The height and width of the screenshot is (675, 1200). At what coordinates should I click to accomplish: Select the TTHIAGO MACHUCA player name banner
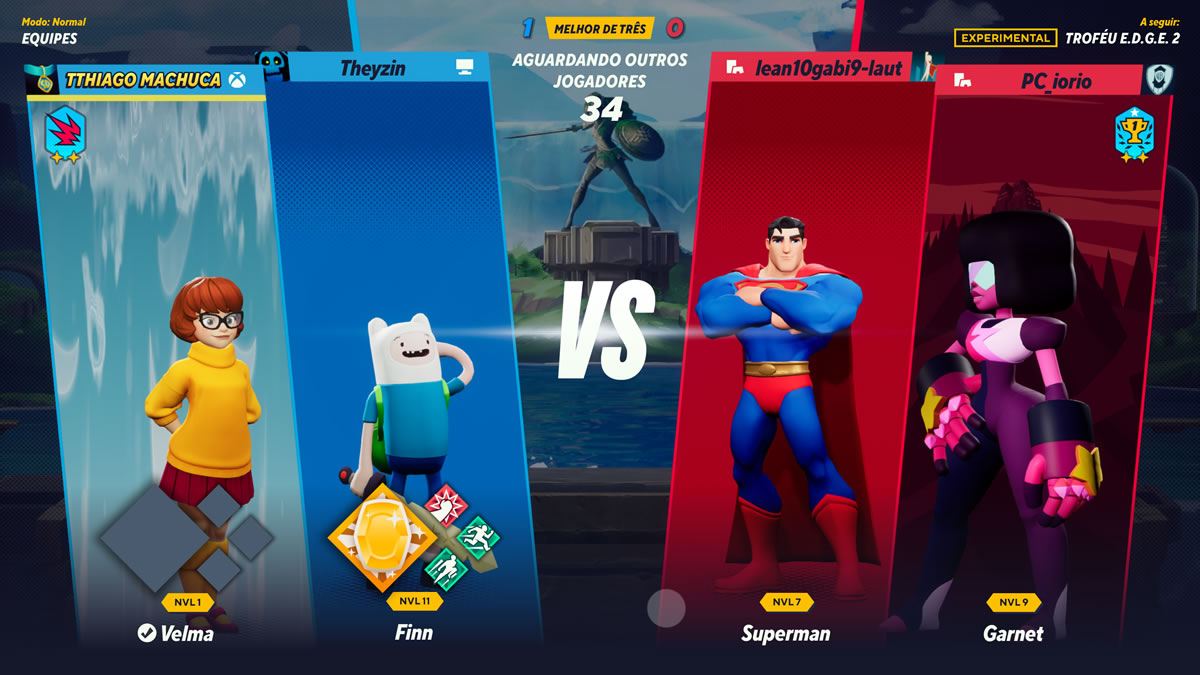click(x=142, y=80)
